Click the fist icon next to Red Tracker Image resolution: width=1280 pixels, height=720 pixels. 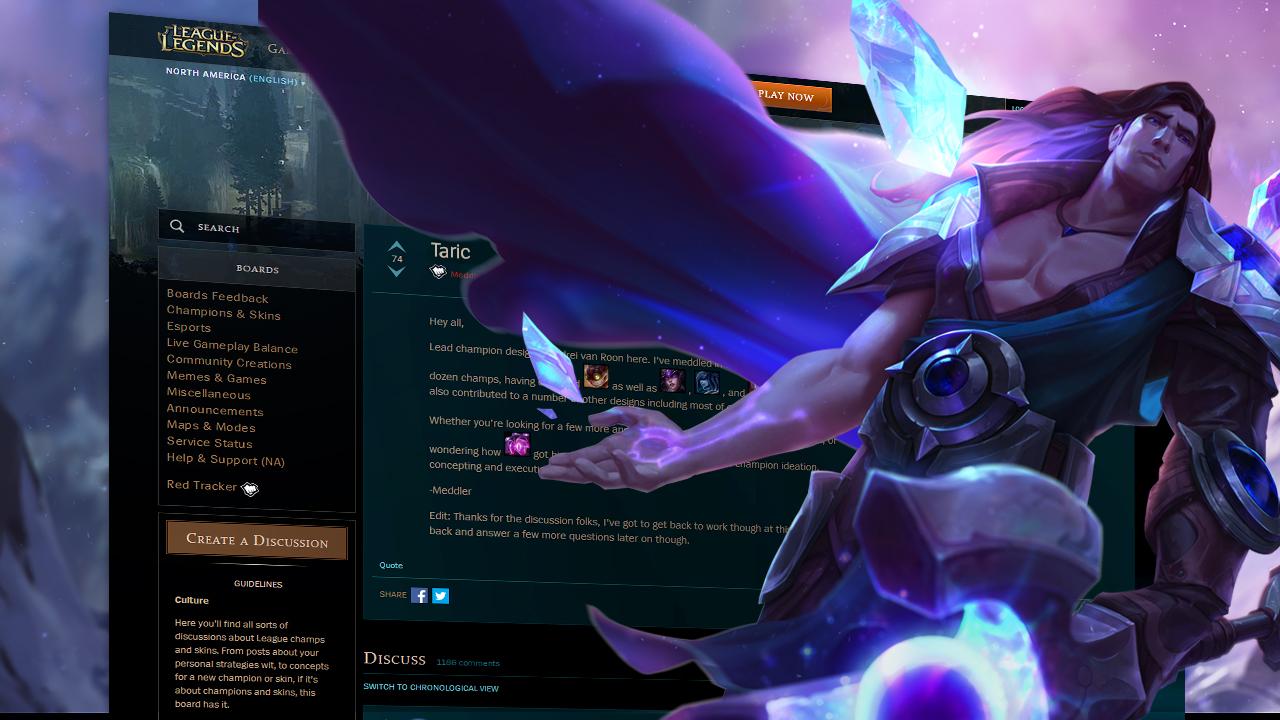point(250,489)
